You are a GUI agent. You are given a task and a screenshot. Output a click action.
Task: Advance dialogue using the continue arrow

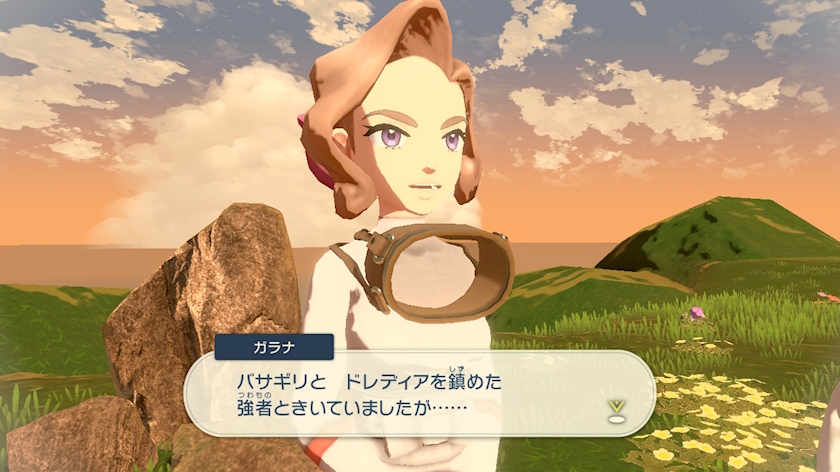pyautogui.click(x=616, y=408)
